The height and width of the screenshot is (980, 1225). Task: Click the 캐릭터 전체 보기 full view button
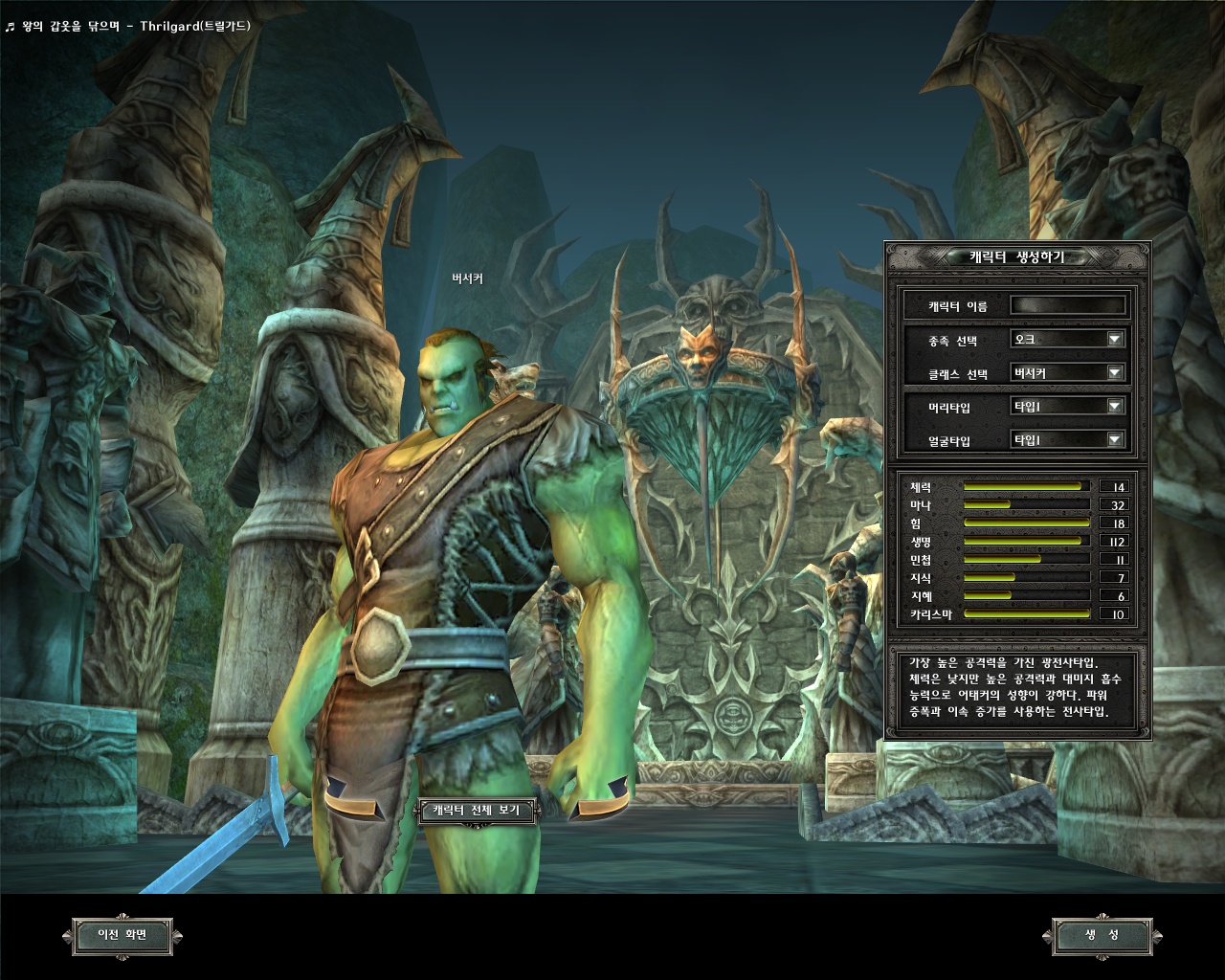click(476, 811)
